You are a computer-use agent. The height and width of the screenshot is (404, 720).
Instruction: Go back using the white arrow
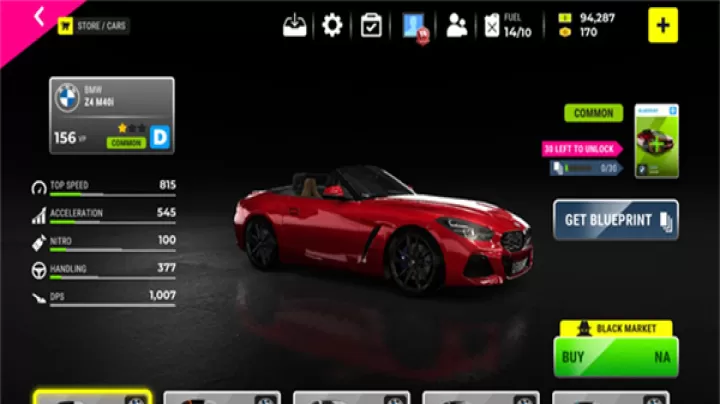[x=39, y=16]
